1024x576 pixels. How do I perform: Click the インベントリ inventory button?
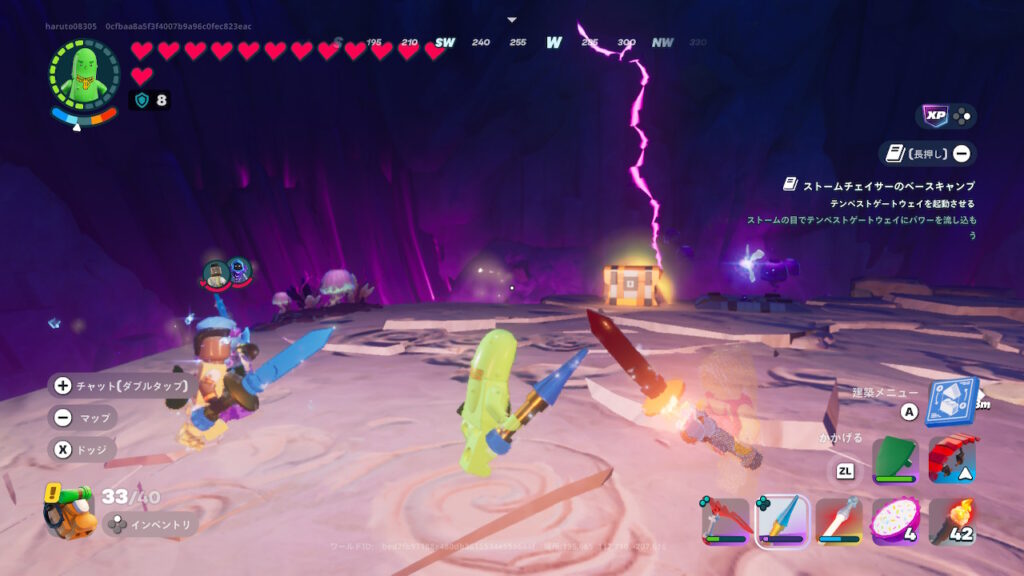(x=149, y=524)
